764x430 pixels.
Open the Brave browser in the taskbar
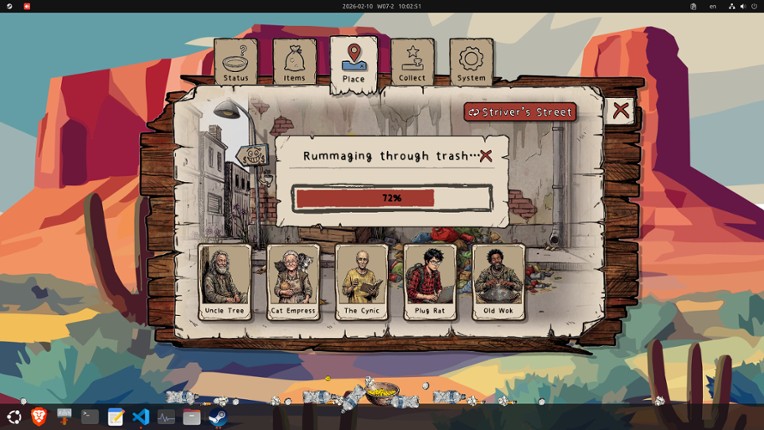coord(39,417)
